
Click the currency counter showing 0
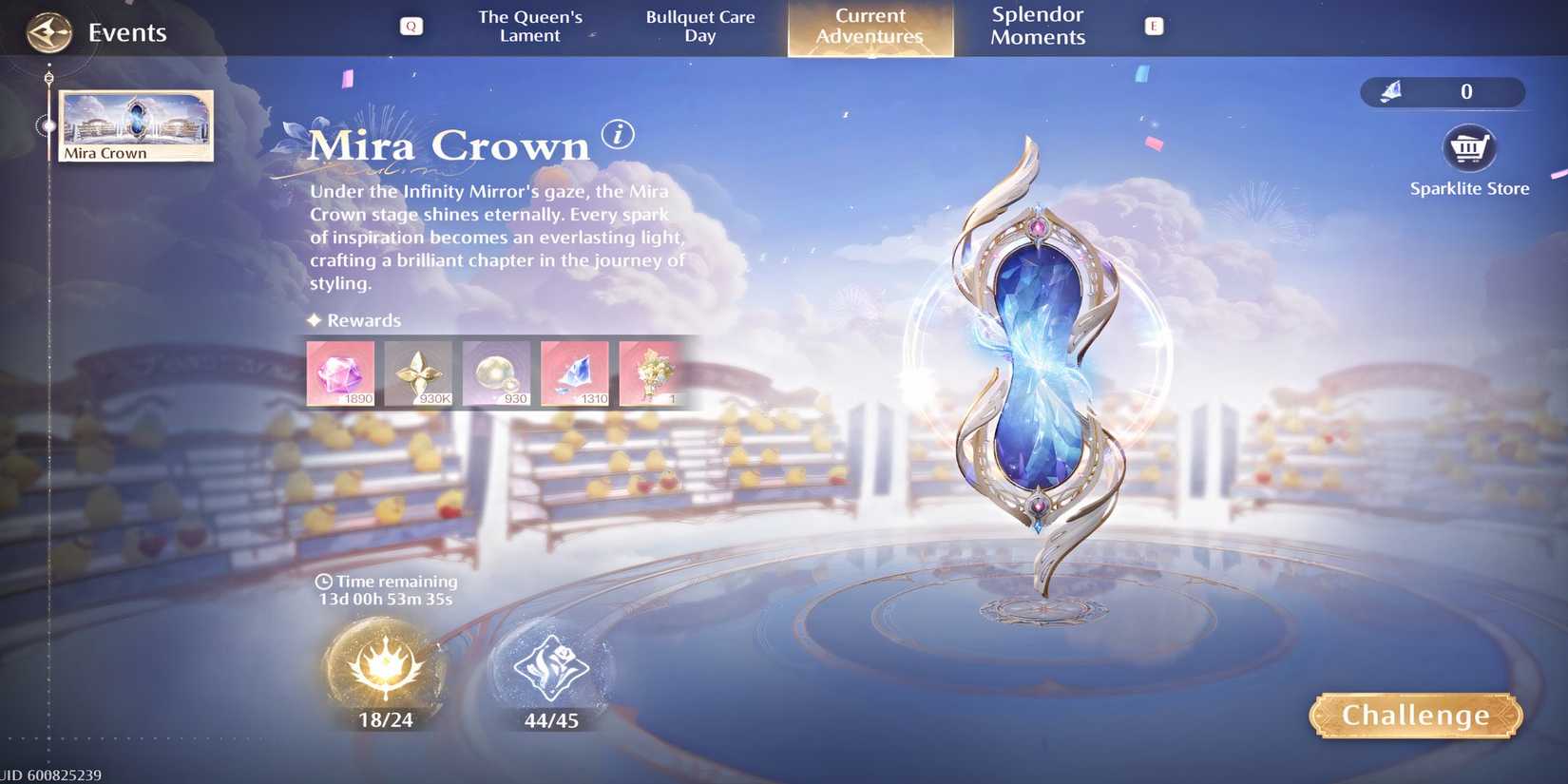(1441, 92)
